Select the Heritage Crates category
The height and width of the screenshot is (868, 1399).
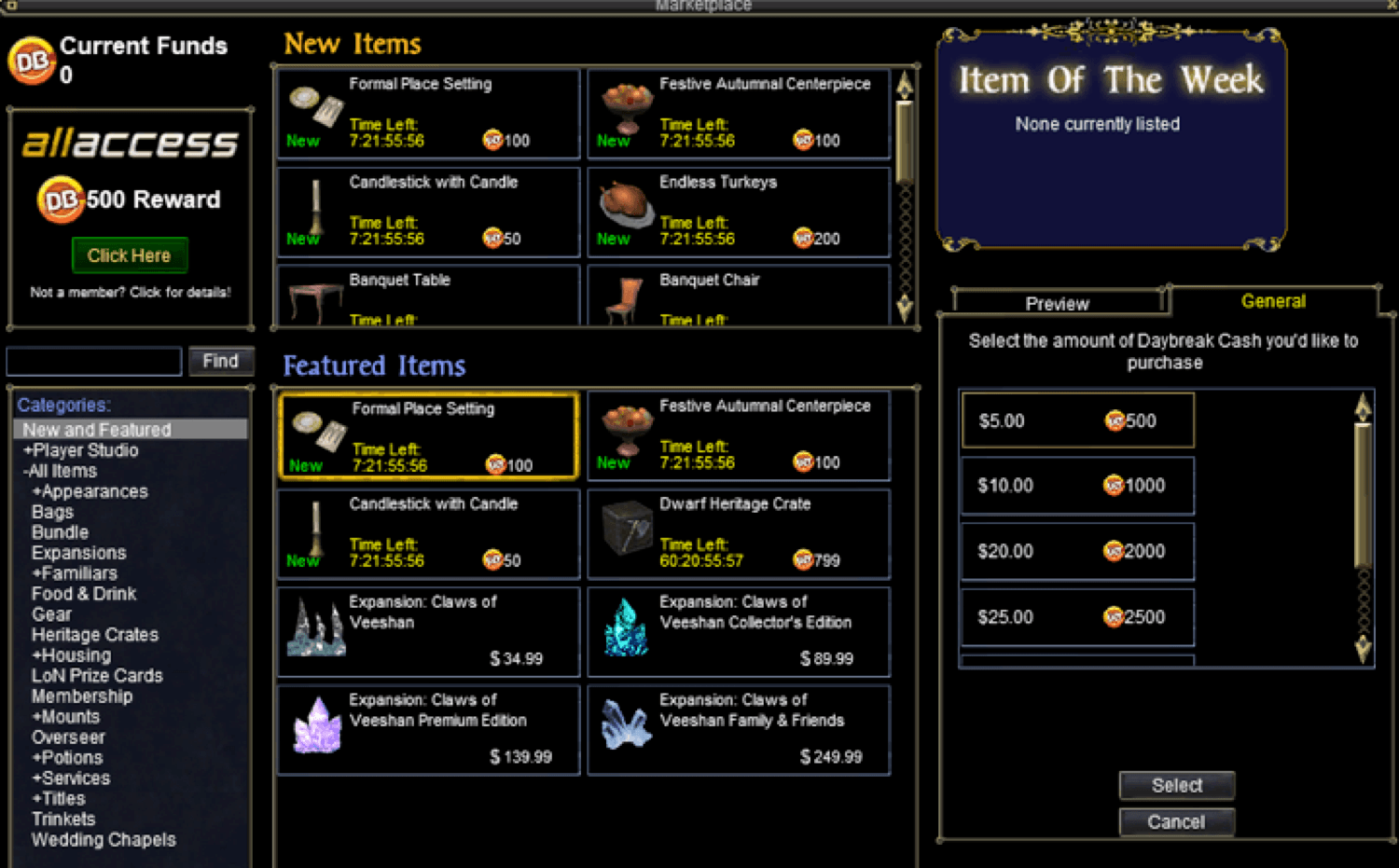coord(95,635)
